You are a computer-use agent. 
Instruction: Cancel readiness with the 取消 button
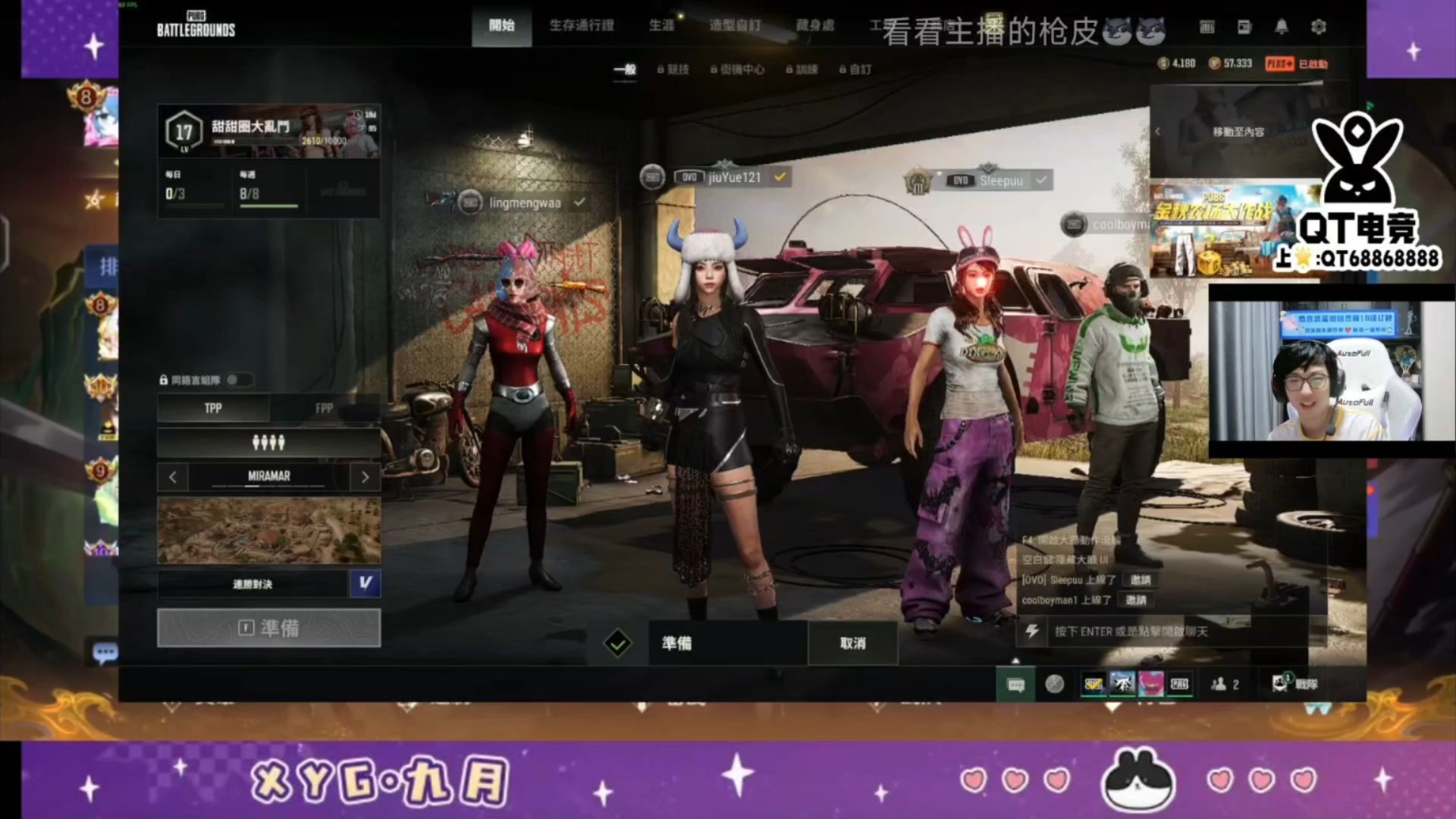(x=852, y=643)
